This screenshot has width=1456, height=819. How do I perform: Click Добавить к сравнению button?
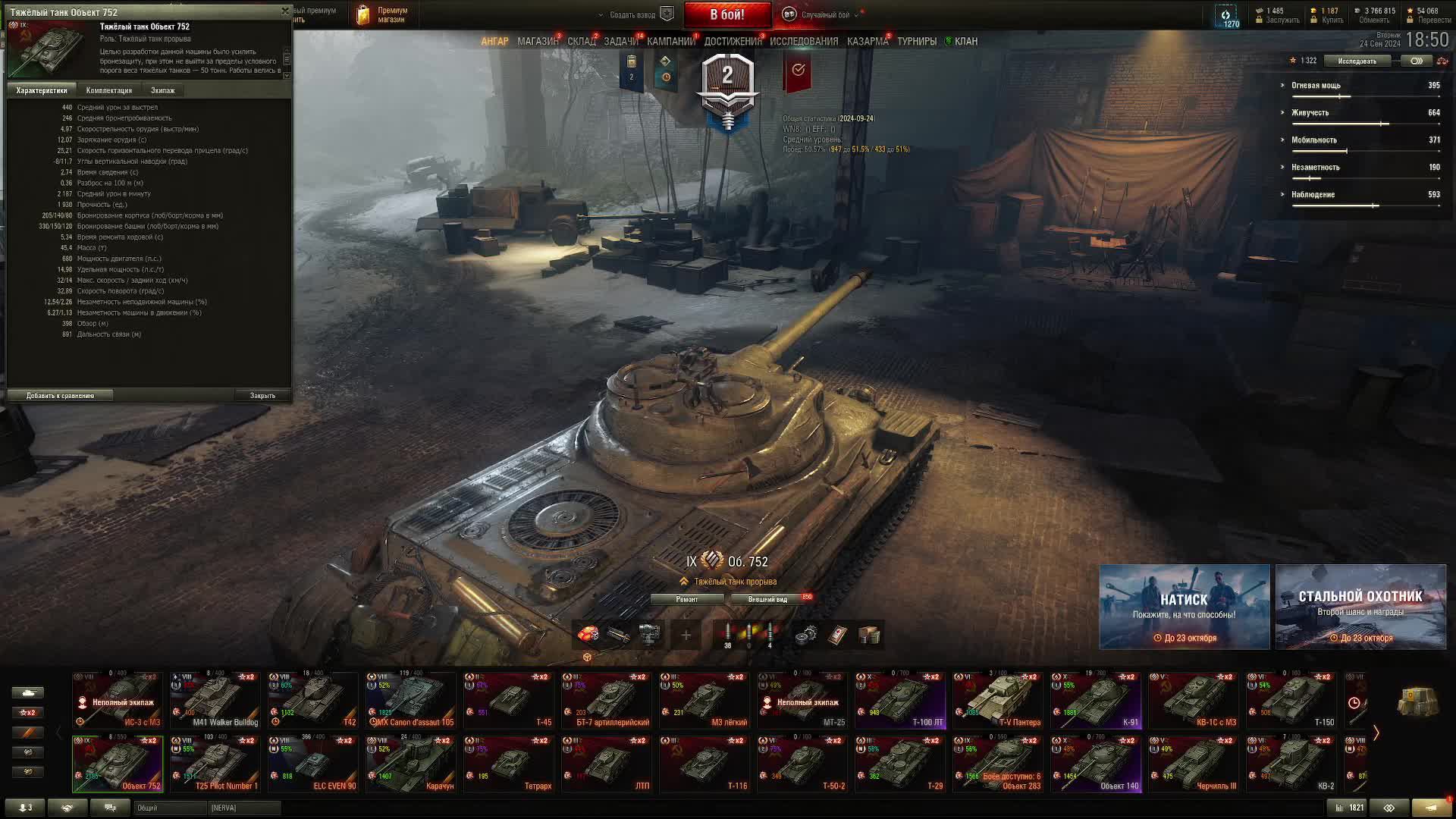pos(60,395)
